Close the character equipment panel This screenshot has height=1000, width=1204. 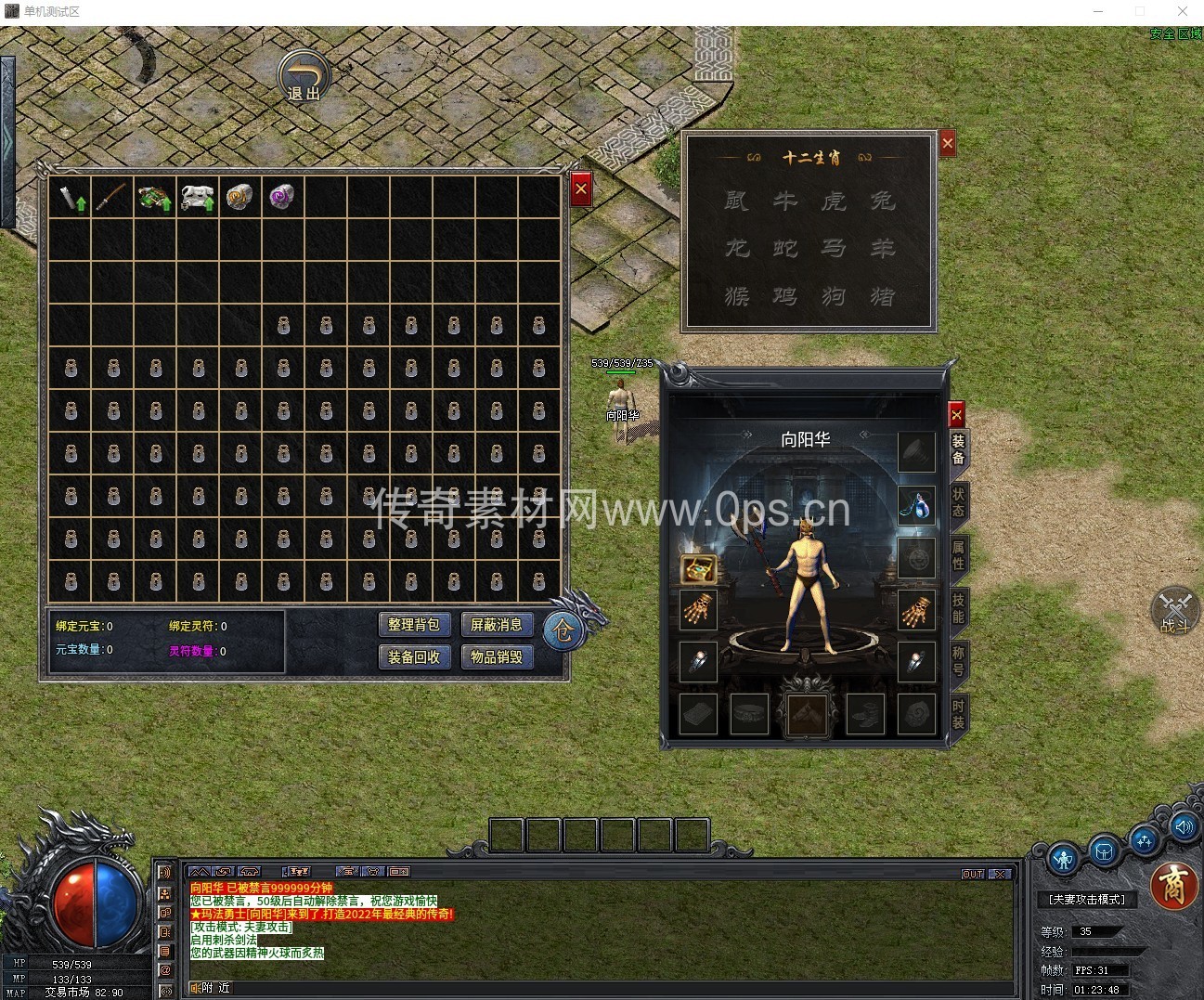[x=956, y=415]
